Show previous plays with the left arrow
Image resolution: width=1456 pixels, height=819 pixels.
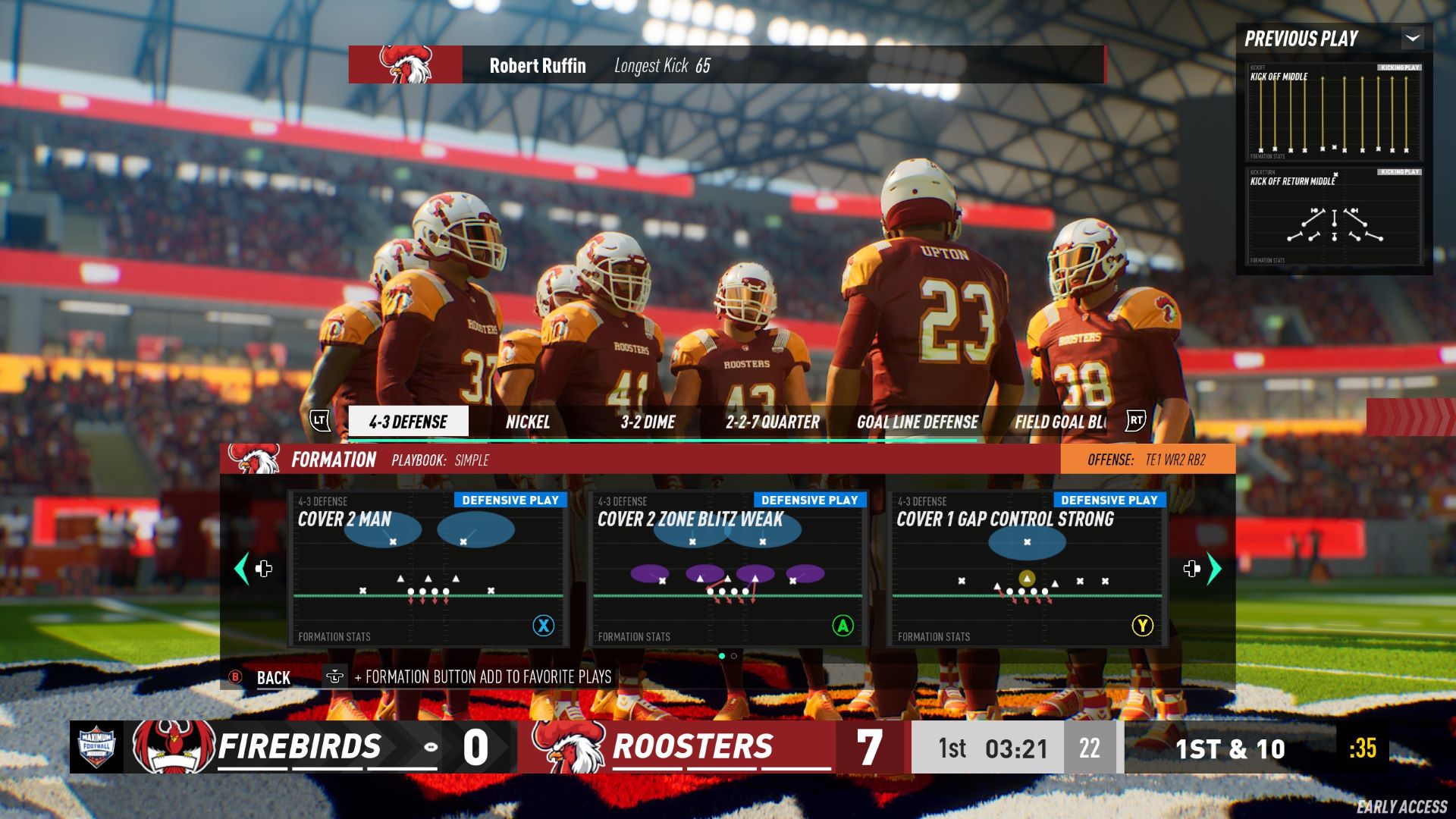click(243, 568)
